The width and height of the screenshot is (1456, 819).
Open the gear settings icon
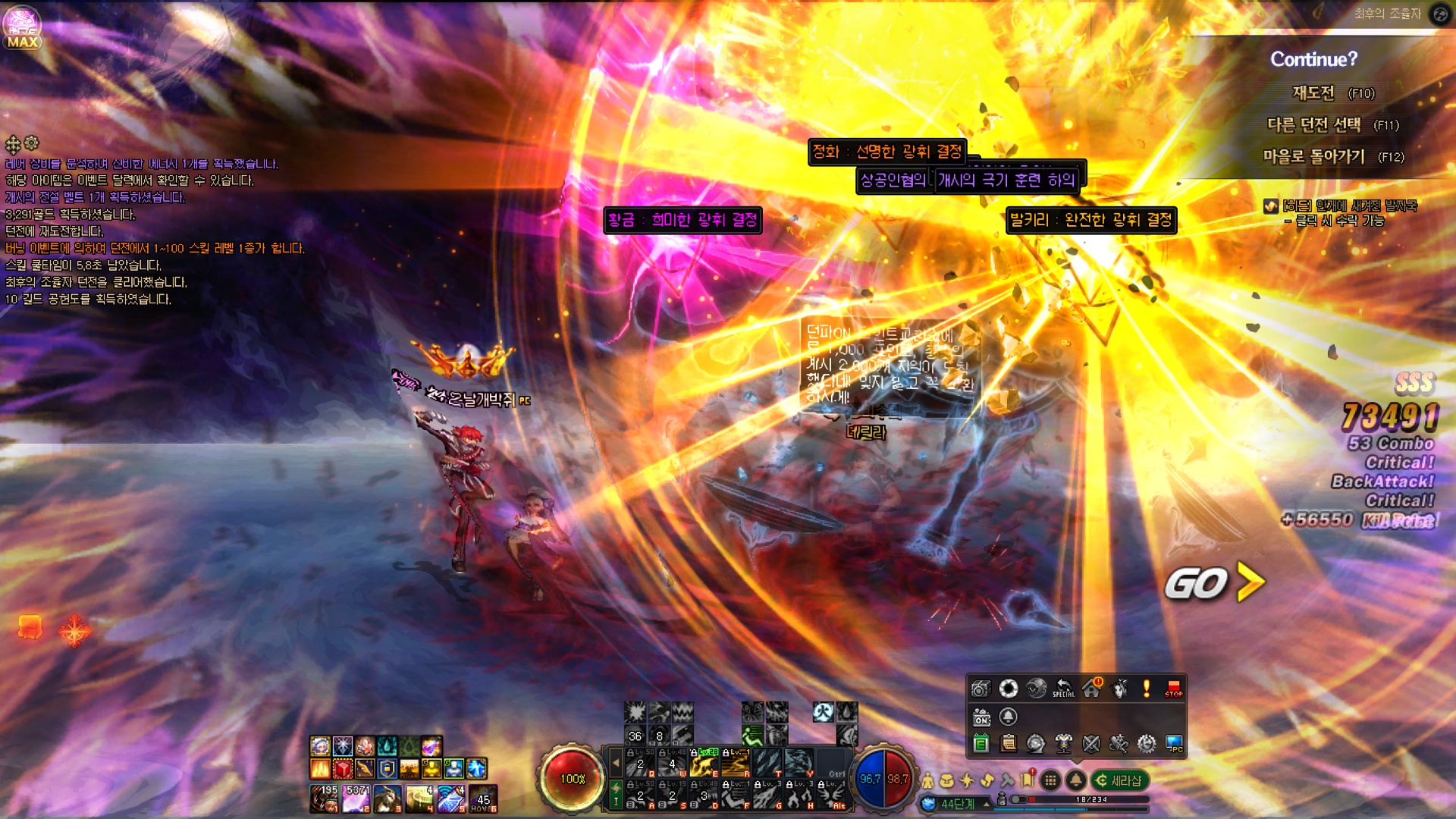click(1147, 744)
